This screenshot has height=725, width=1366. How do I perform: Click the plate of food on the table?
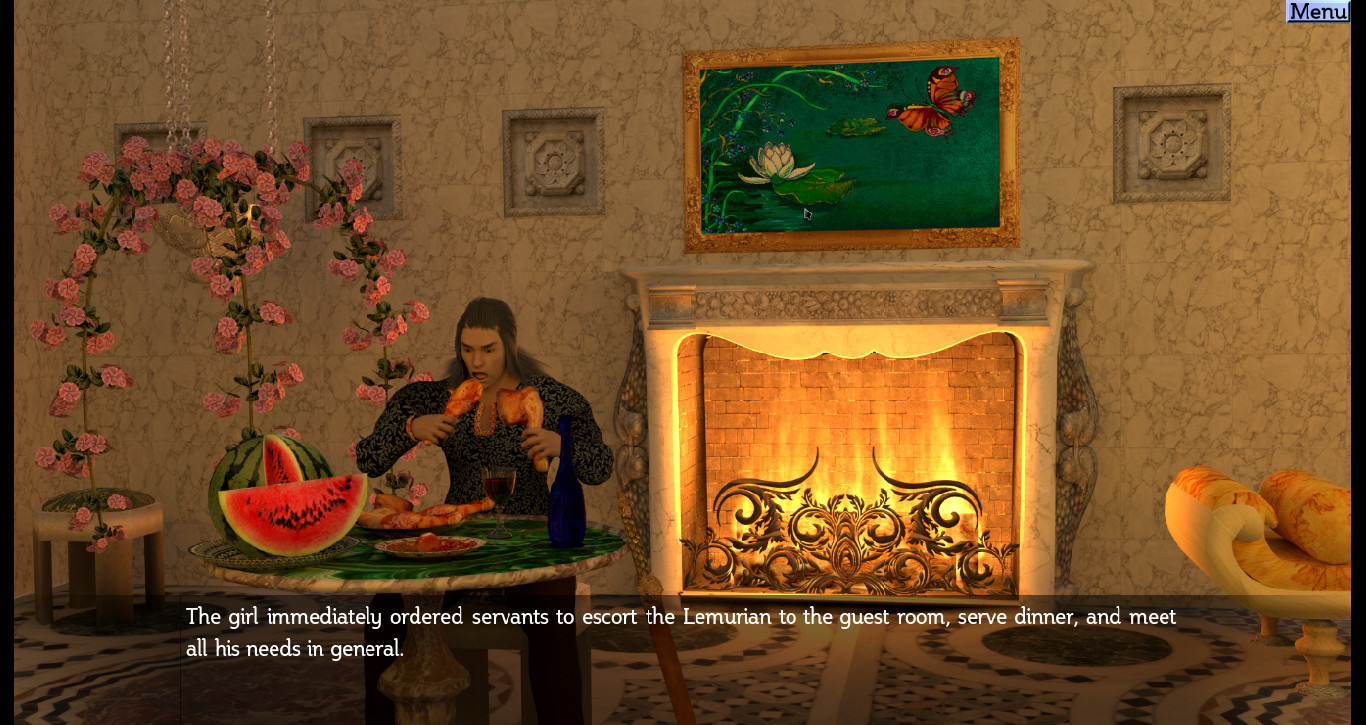click(427, 543)
